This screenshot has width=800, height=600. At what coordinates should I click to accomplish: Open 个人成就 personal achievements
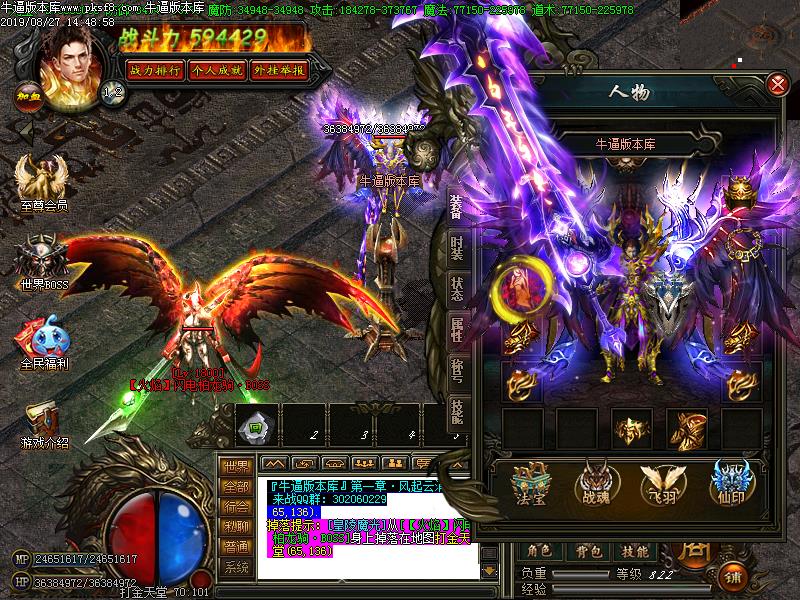(x=216, y=70)
